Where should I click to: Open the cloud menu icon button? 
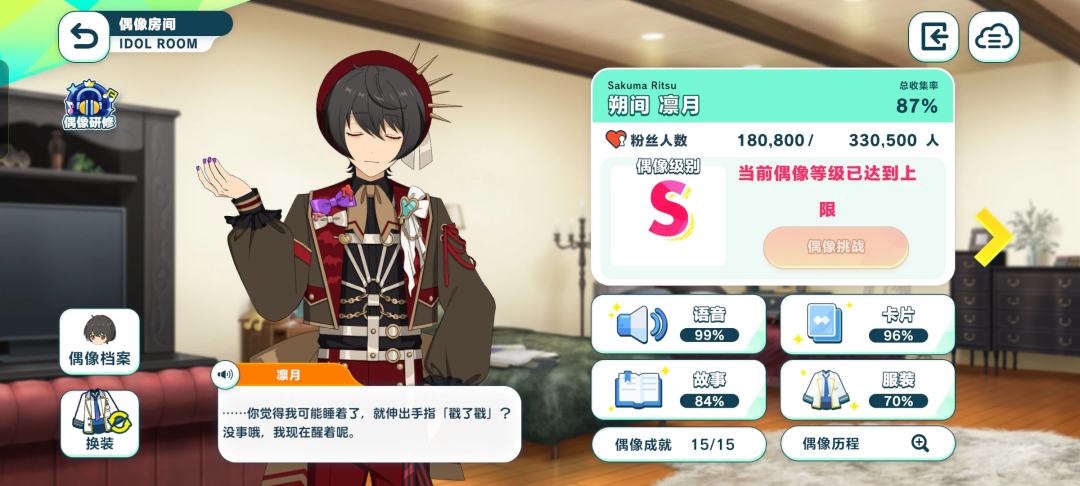993,38
